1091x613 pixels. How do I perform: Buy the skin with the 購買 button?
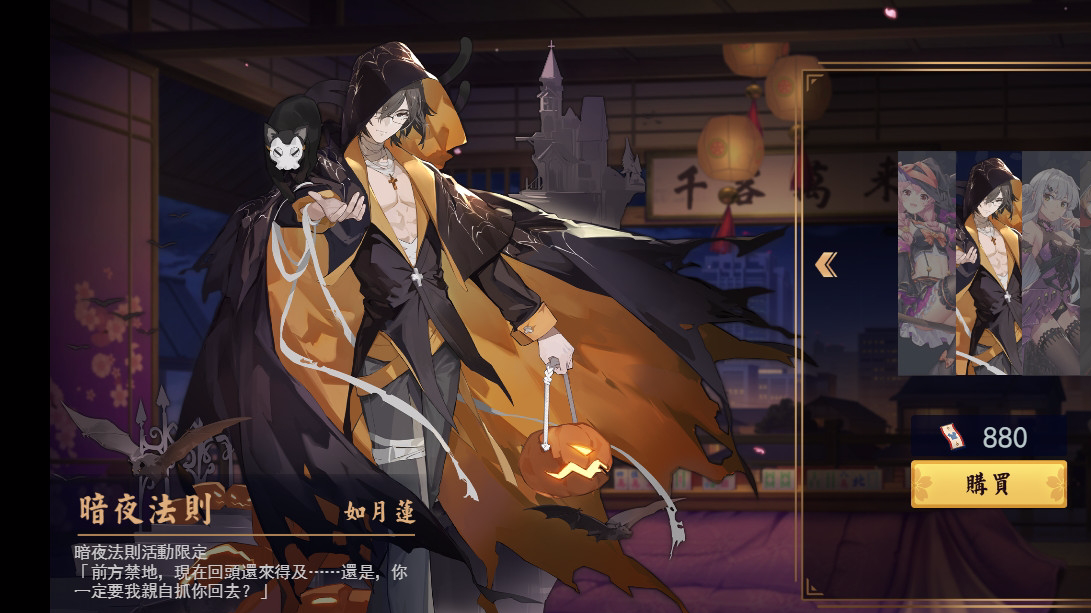tap(988, 484)
